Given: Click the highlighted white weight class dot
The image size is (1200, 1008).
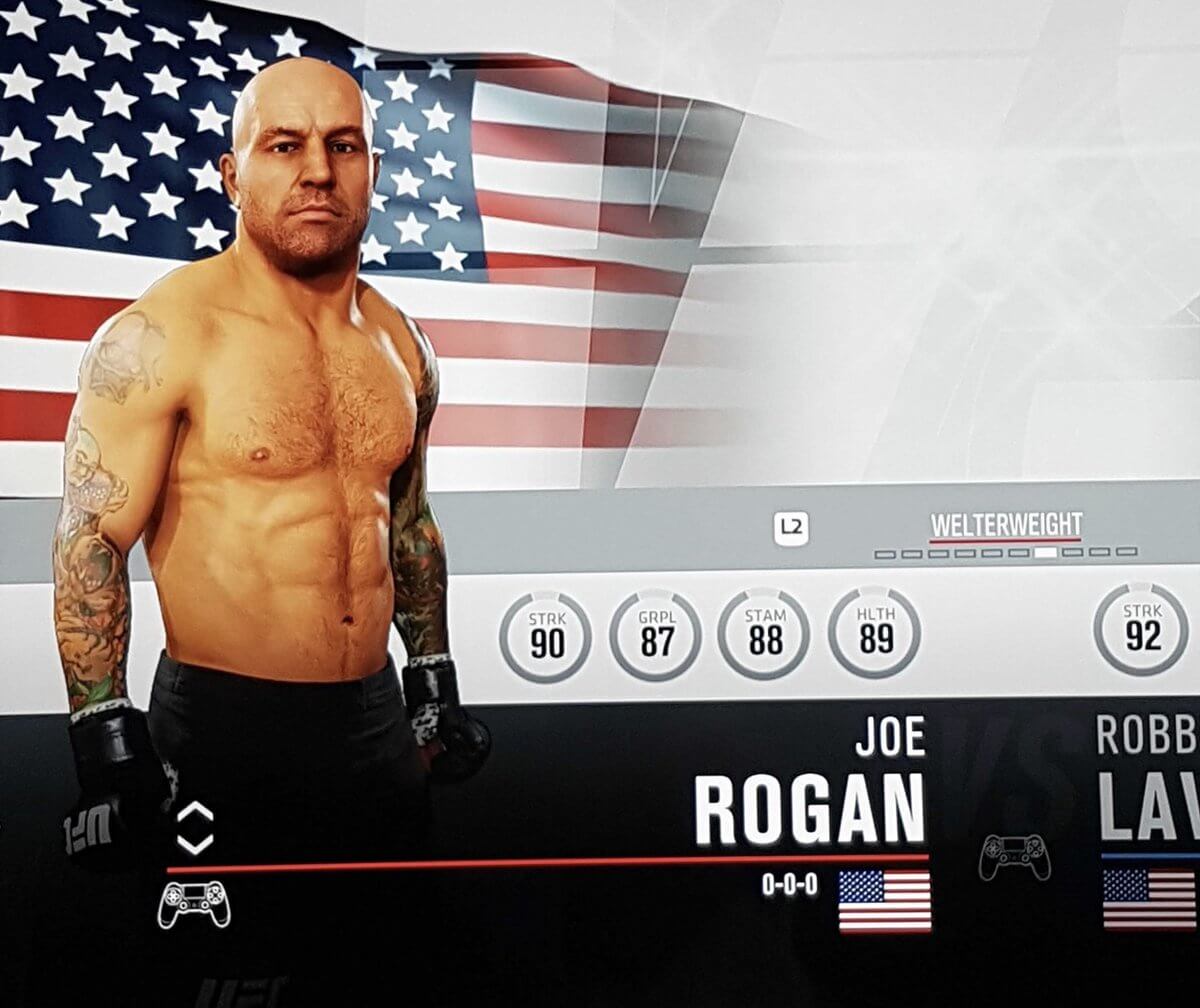Looking at the screenshot, I should (x=1047, y=552).
